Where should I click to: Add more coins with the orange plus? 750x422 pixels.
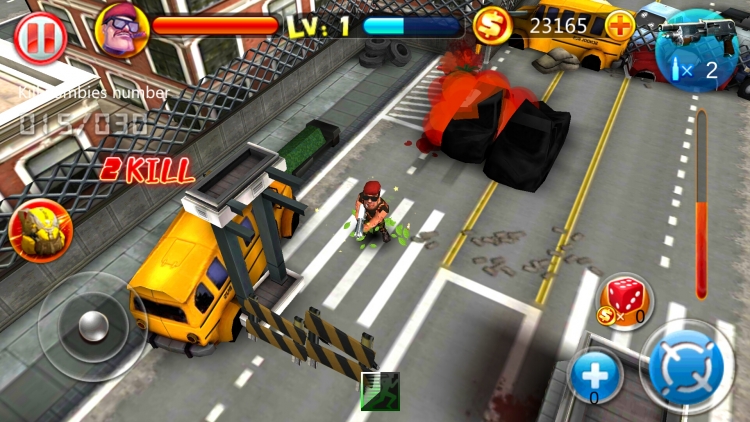pos(620,25)
